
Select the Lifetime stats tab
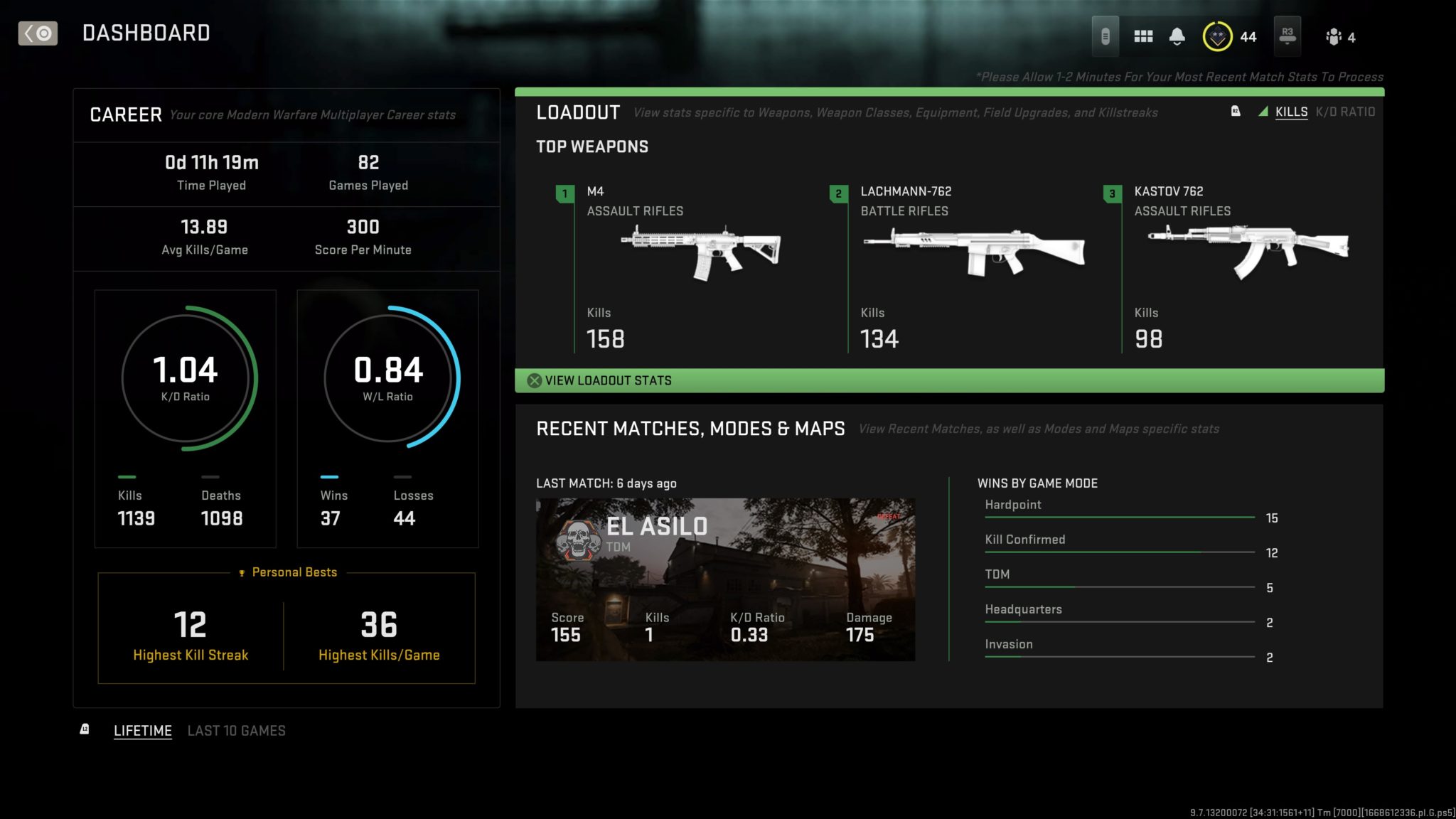point(143,730)
